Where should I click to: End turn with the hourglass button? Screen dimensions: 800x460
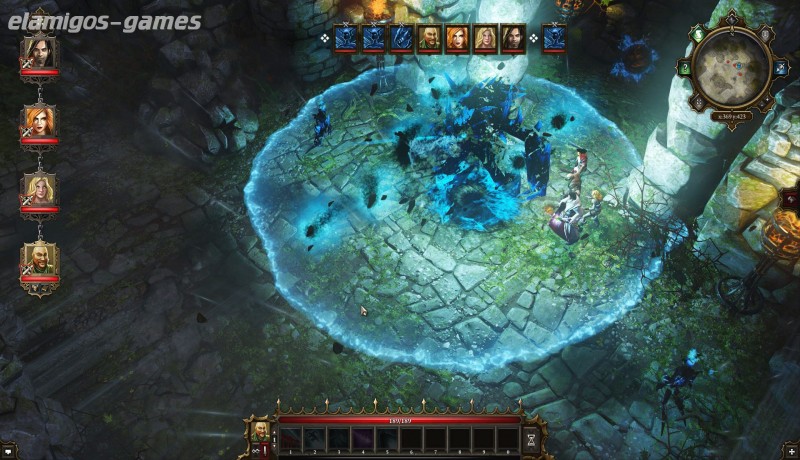[x=530, y=438]
